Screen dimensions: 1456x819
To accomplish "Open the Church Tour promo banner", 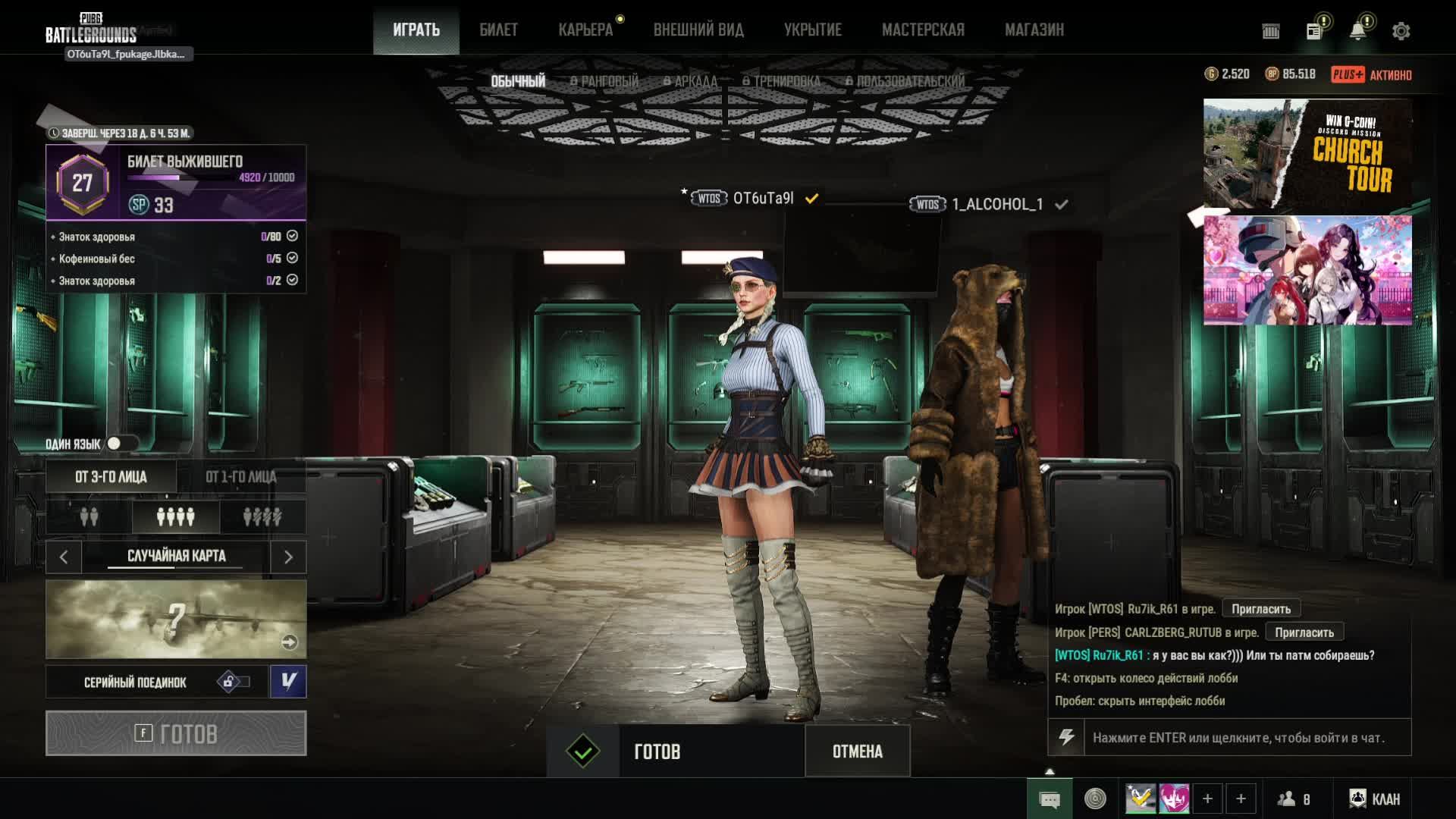I will click(1307, 154).
